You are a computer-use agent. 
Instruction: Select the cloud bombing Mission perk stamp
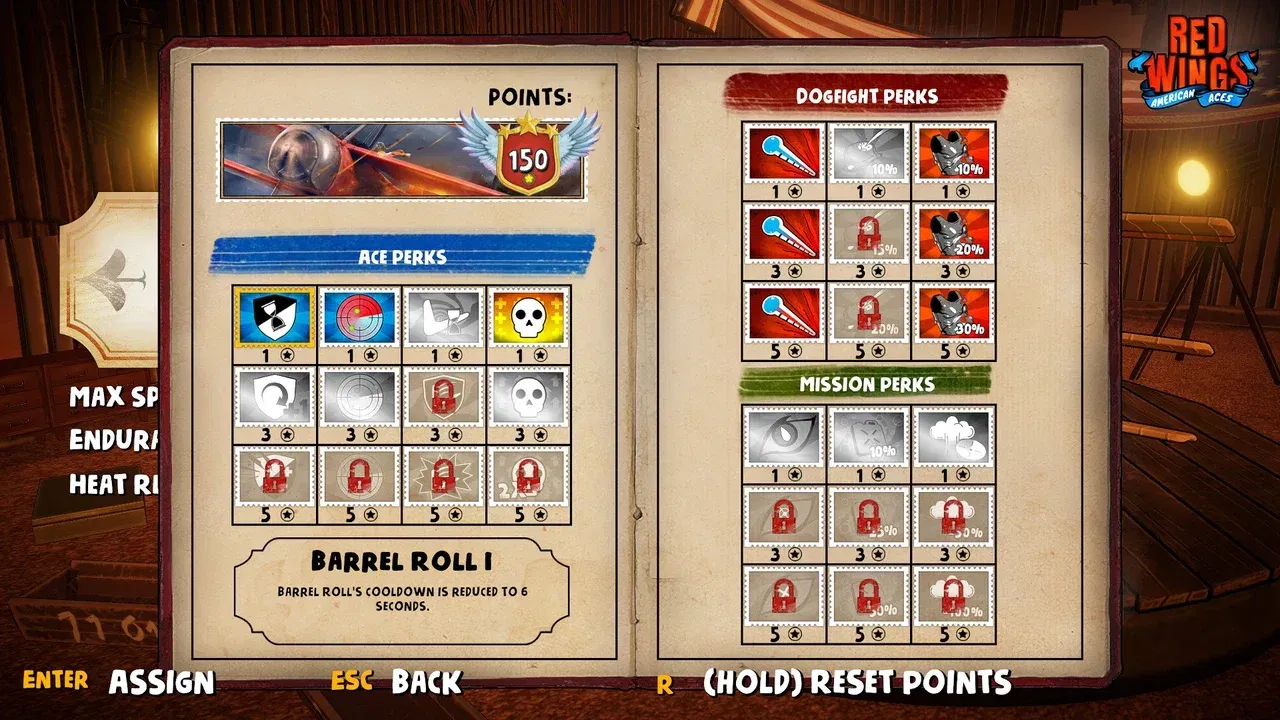[953, 438]
